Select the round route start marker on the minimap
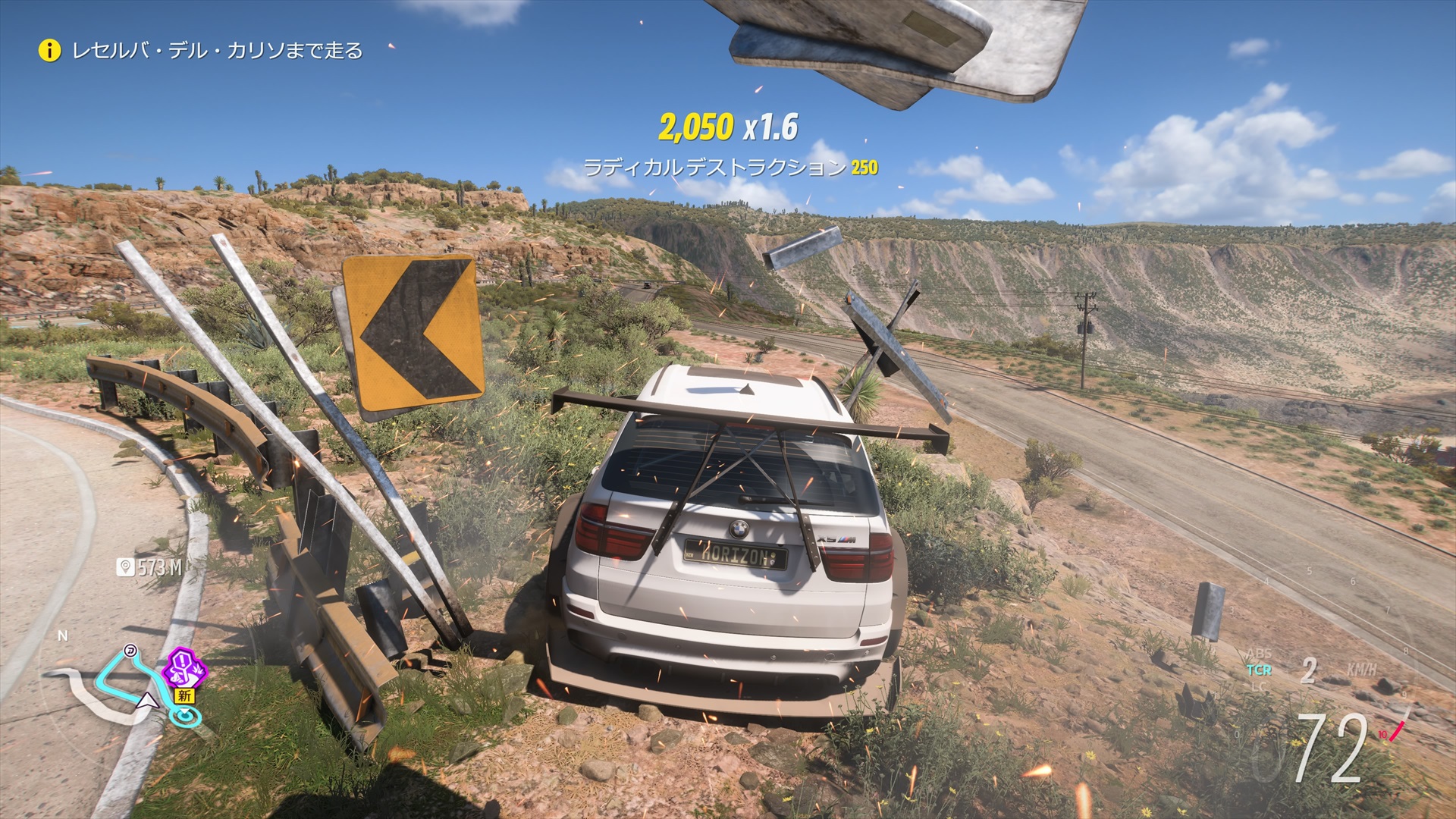The width and height of the screenshot is (1456, 819). pos(130,650)
